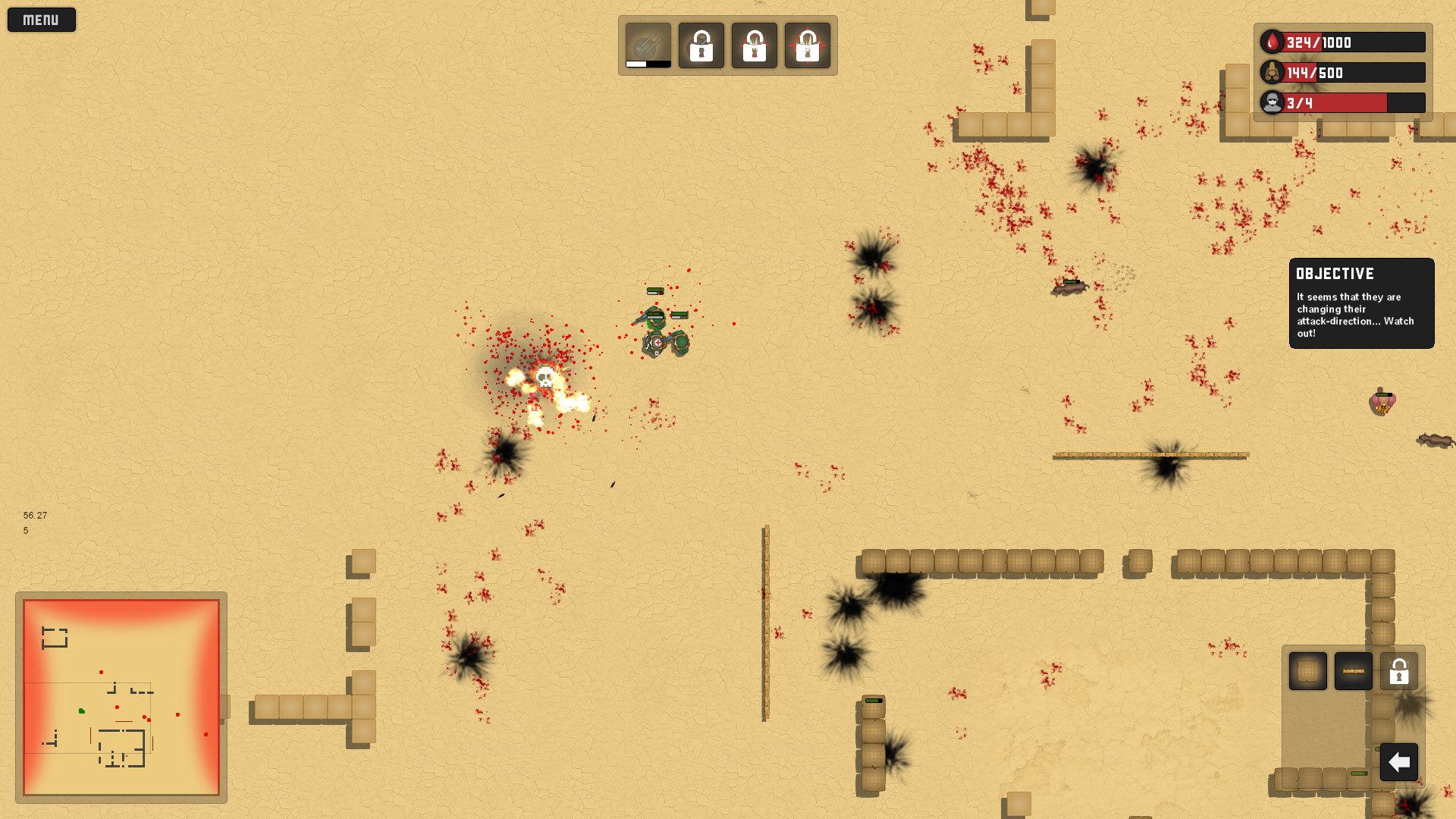The height and width of the screenshot is (819, 1456).
Task: Click the green dot on the minimap
Action: point(81,711)
